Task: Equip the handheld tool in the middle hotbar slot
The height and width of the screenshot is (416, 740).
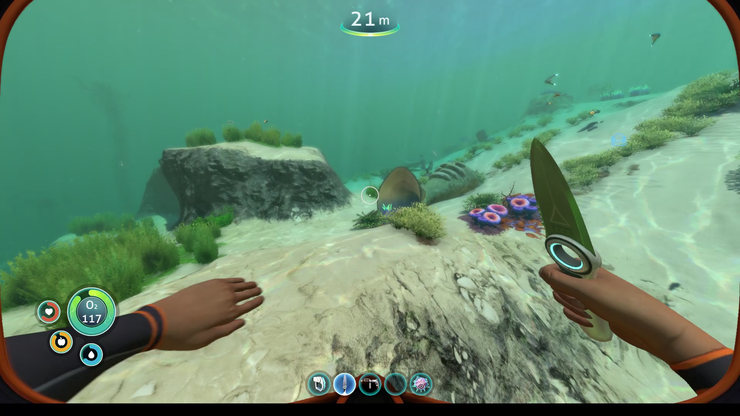Action: 370,384
